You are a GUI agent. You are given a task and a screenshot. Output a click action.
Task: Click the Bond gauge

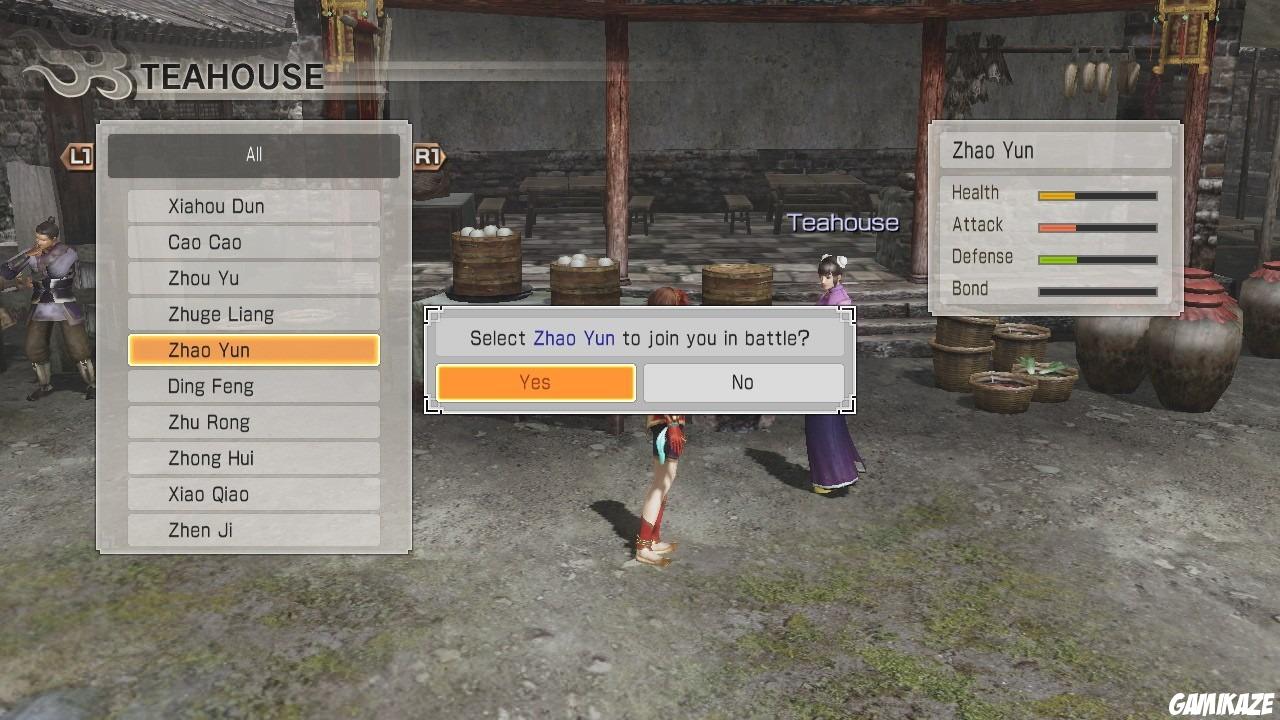[x=1097, y=291]
